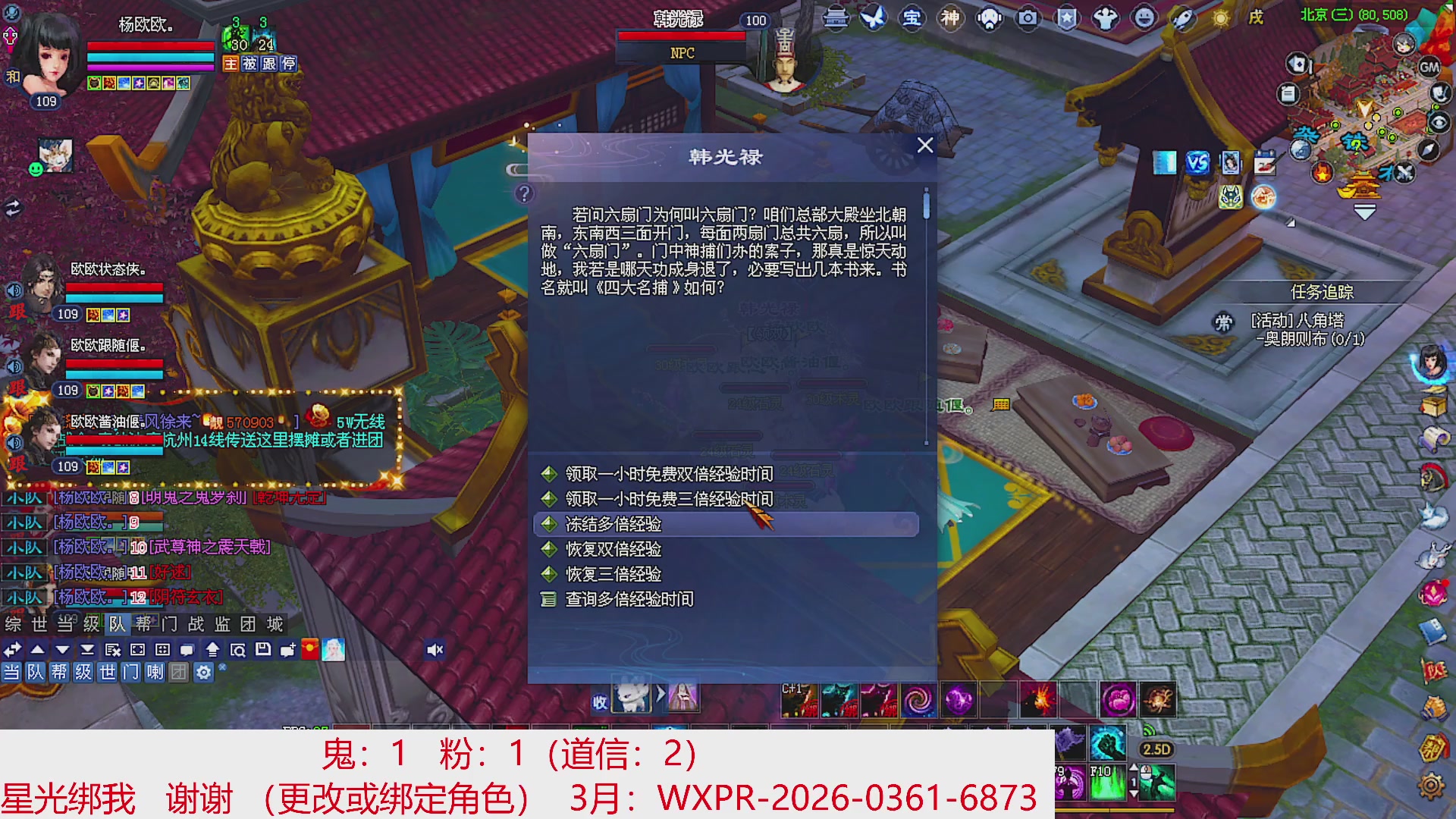The height and width of the screenshot is (819, 1456).
Task: Mute audio with the speaker icon
Action: [435, 648]
